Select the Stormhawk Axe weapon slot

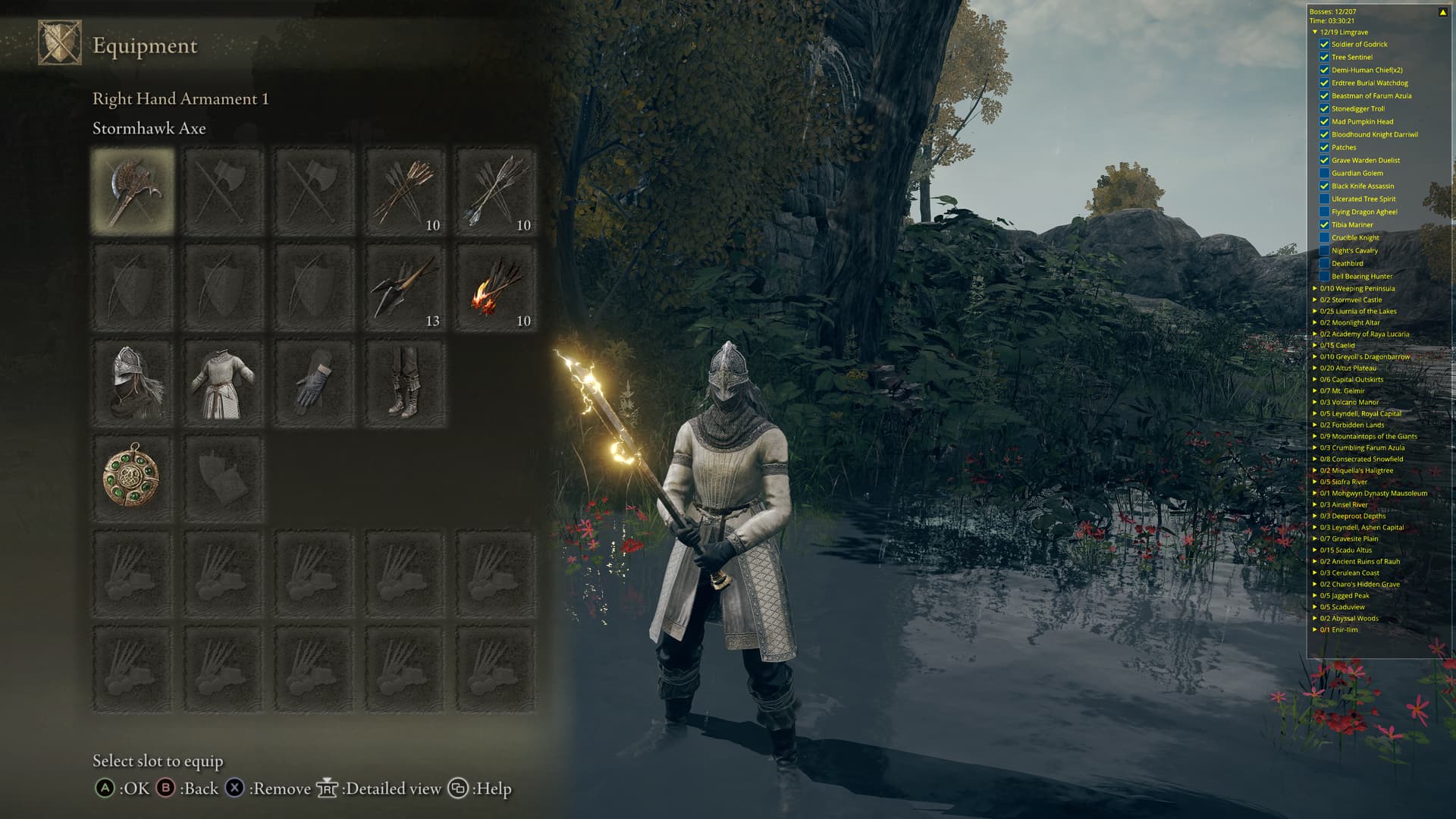point(133,191)
